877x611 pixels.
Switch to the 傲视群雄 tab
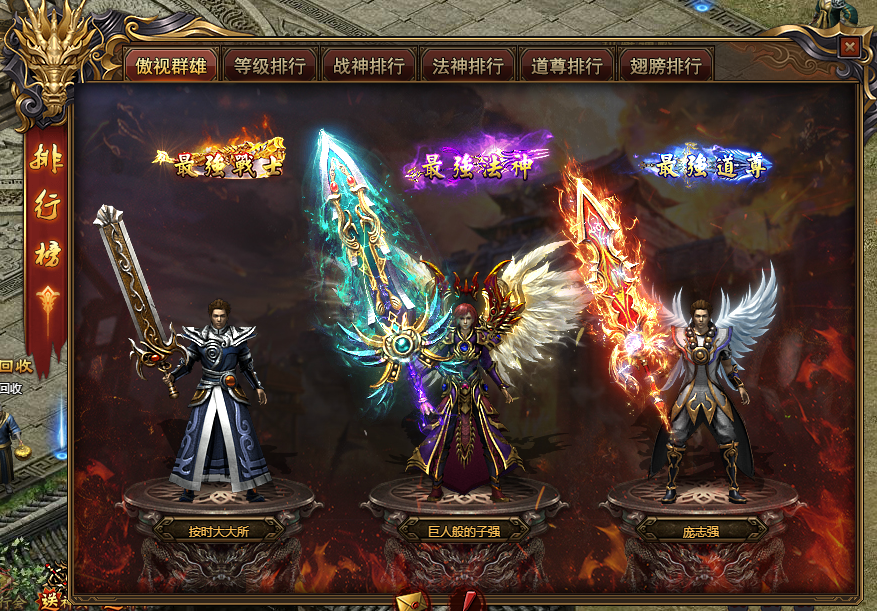point(171,66)
